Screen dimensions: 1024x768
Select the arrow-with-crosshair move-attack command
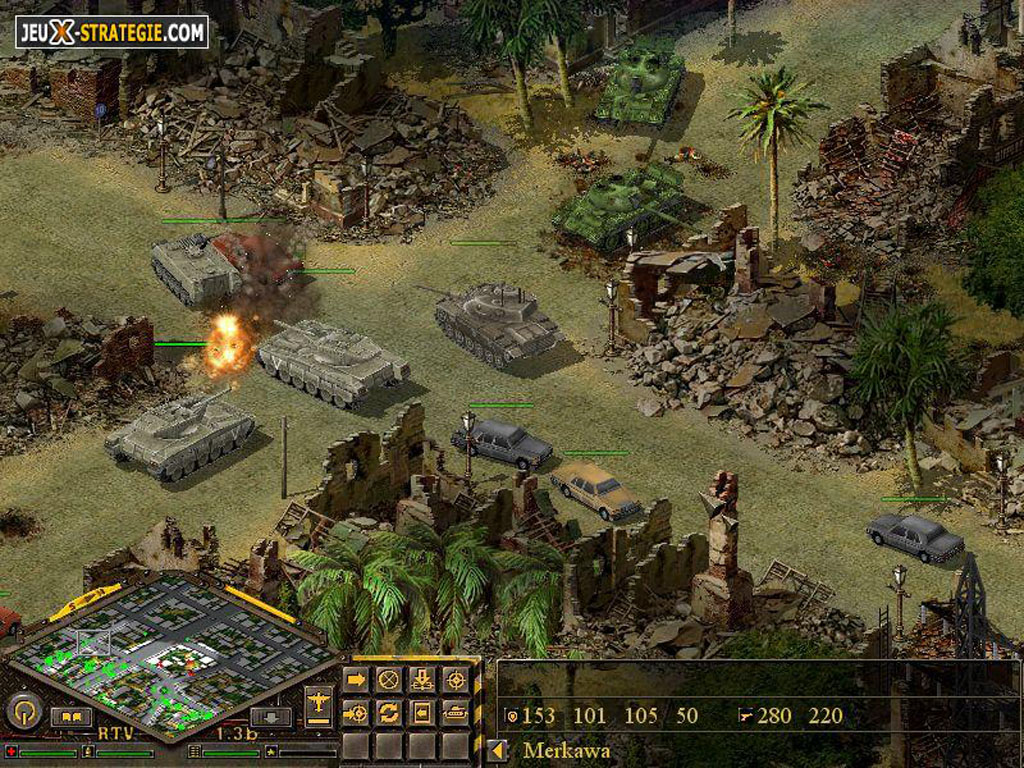pyautogui.click(x=356, y=713)
